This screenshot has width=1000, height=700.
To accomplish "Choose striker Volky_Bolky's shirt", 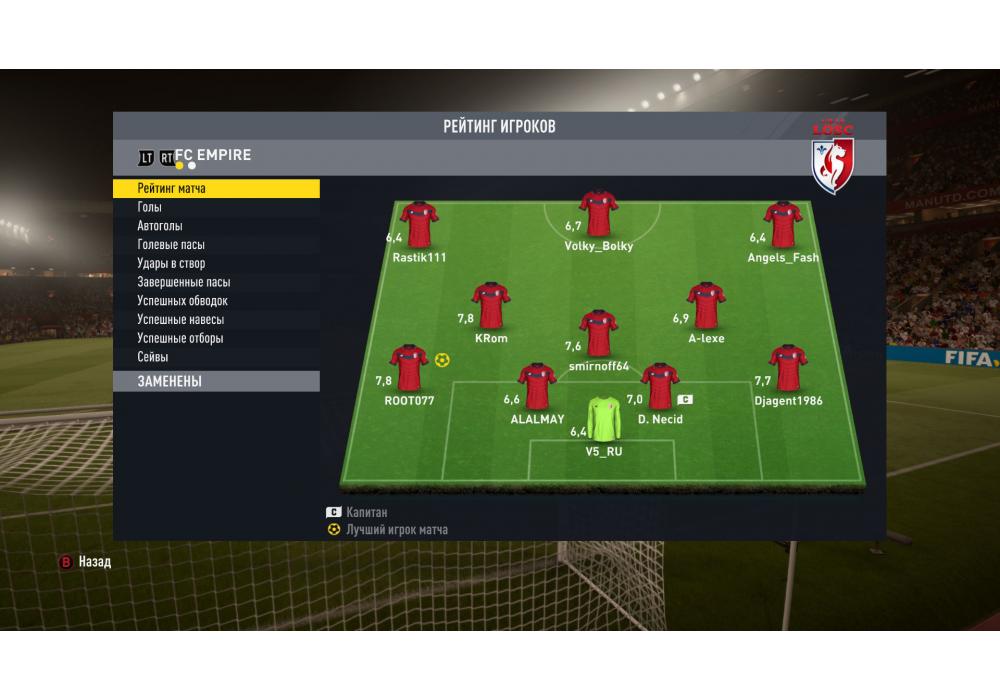I will [x=598, y=214].
